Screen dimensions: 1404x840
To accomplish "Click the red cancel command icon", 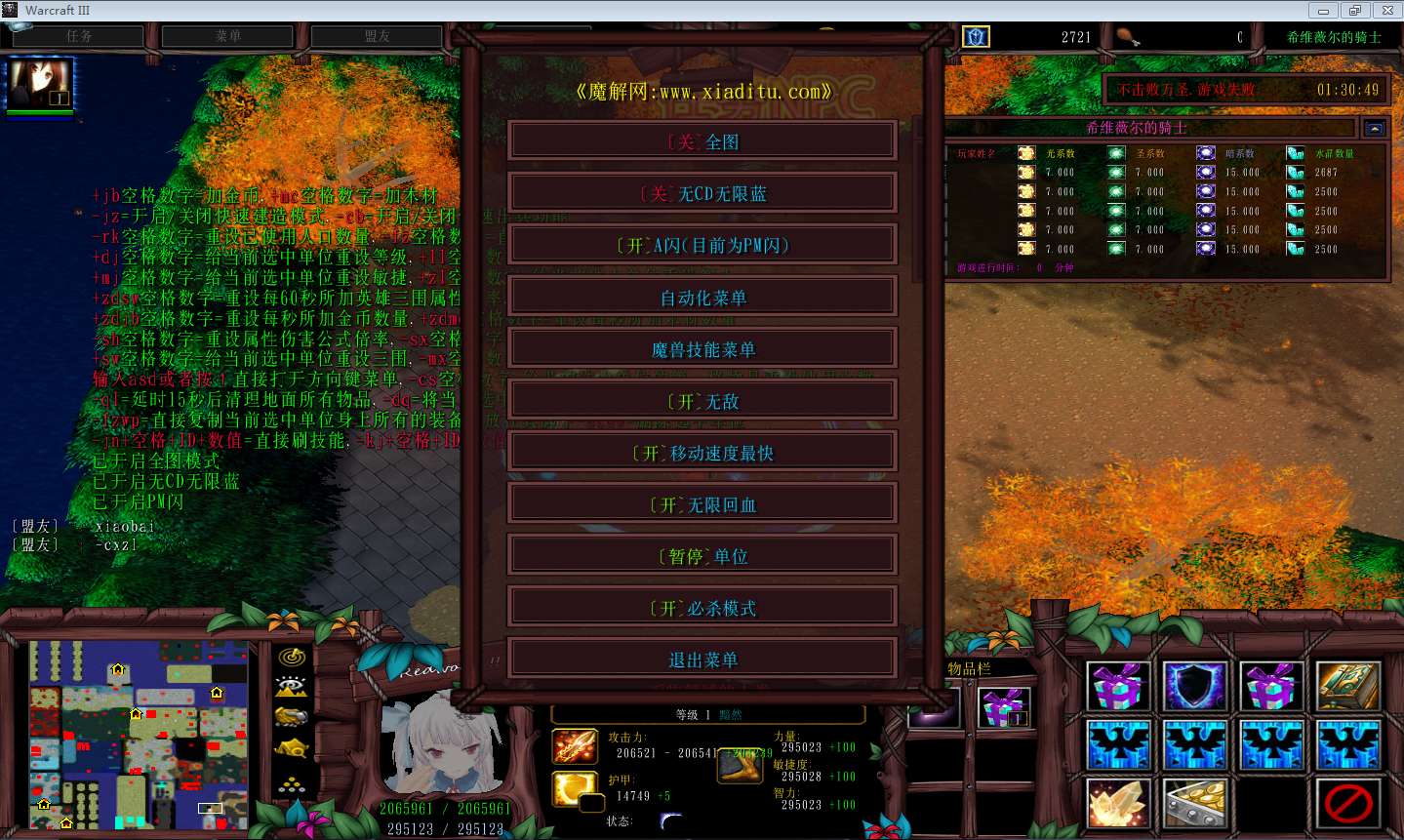I will click(x=1347, y=803).
